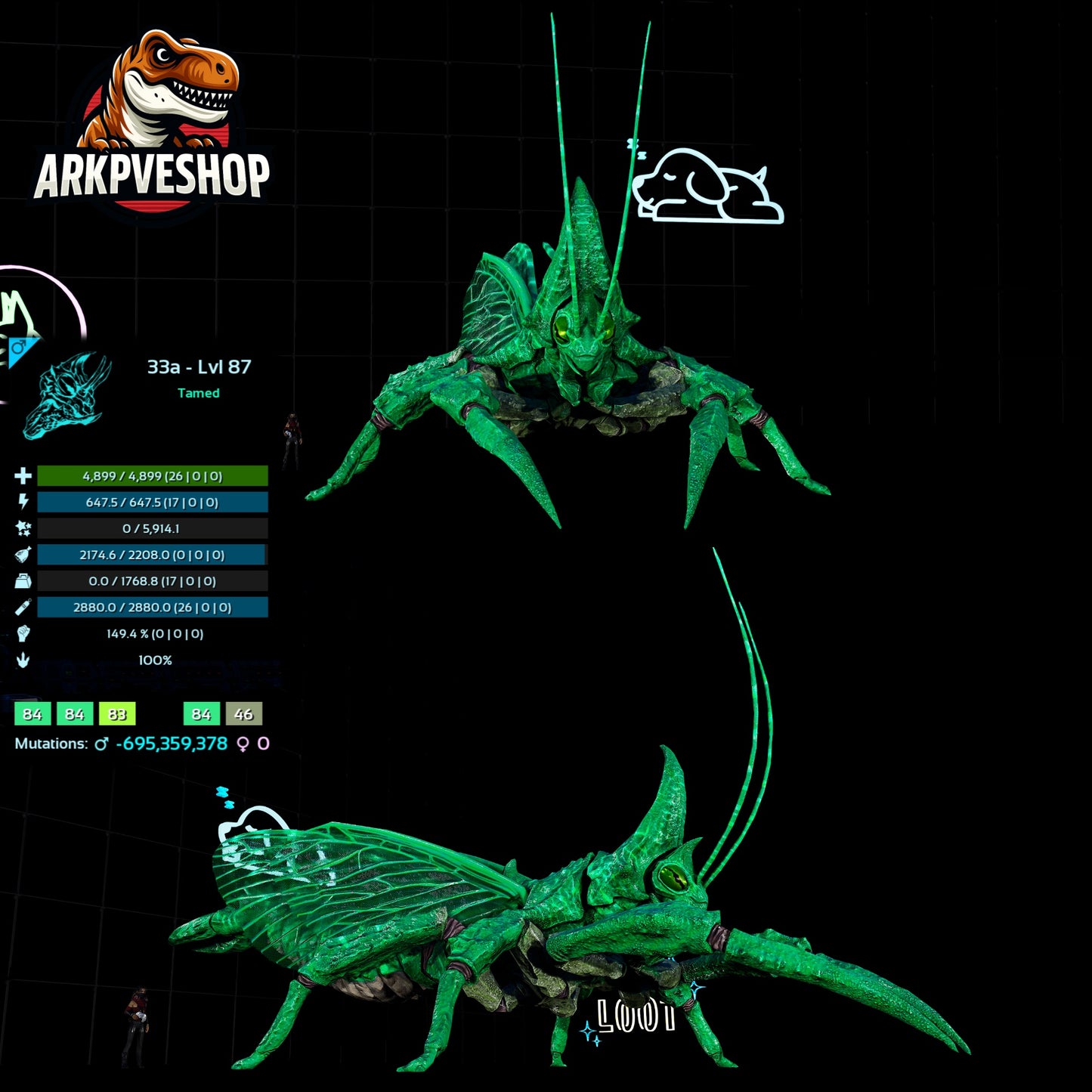The height and width of the screenshot is (1092, 1092).
Task: Click the movement speed footprint icon
Action: point(23,660)
